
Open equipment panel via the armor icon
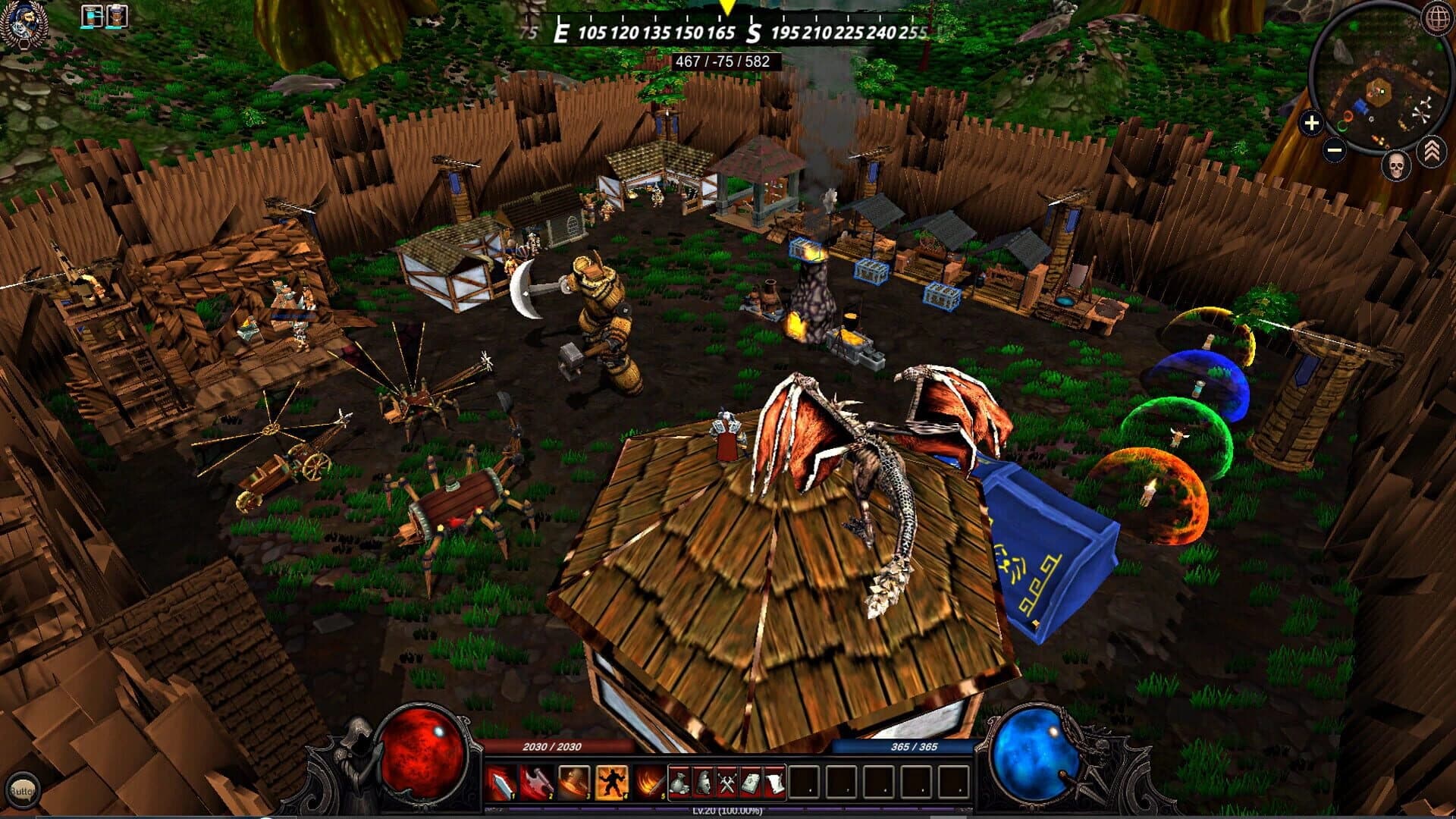click(704, 782)
